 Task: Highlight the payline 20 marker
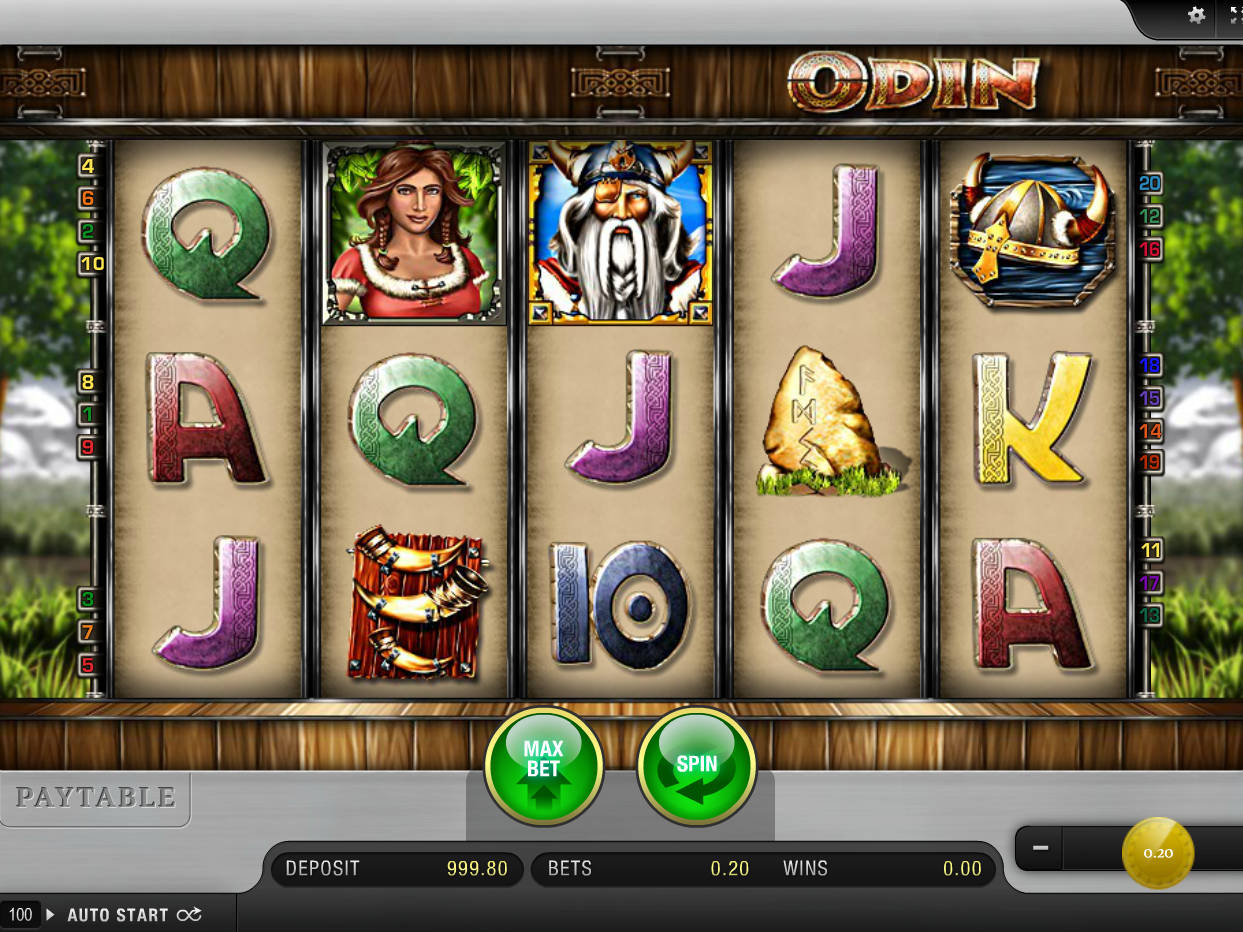[x=1150, y=183]
